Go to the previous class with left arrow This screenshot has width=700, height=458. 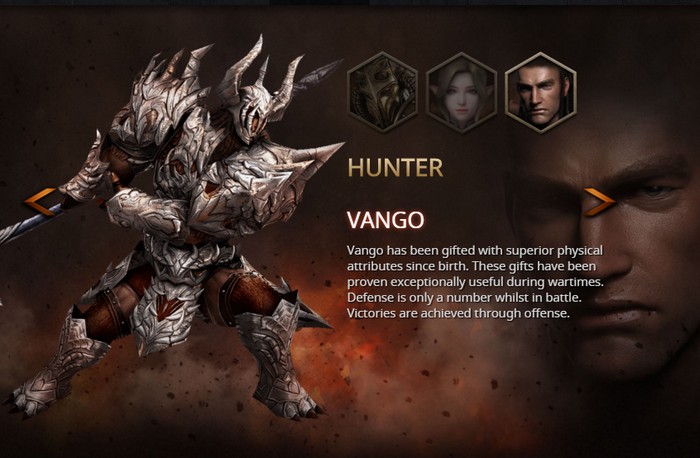[41, 202]
